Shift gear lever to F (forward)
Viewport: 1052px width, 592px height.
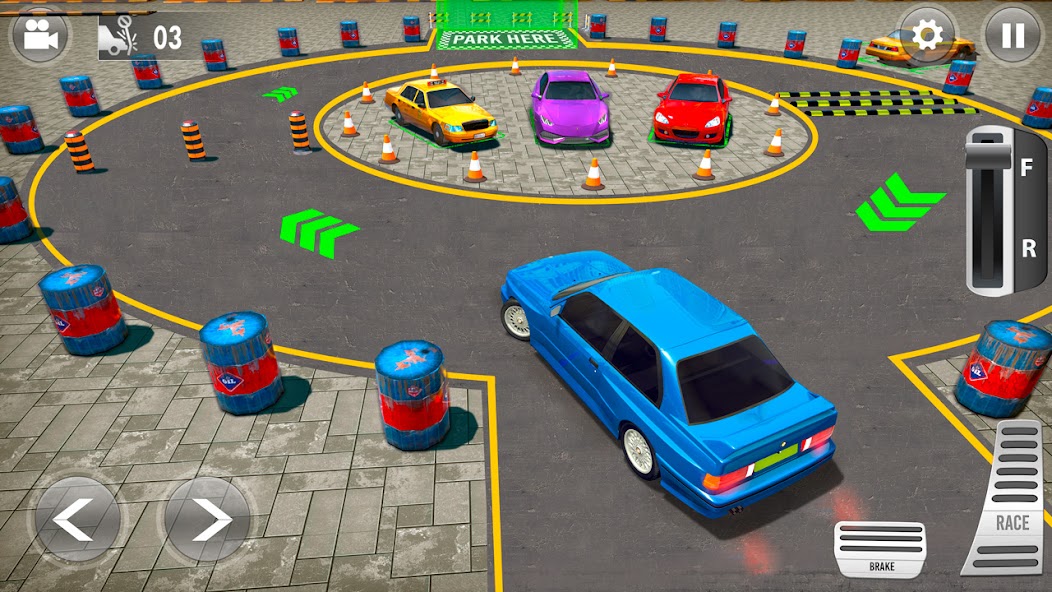tap(1025, 169)
